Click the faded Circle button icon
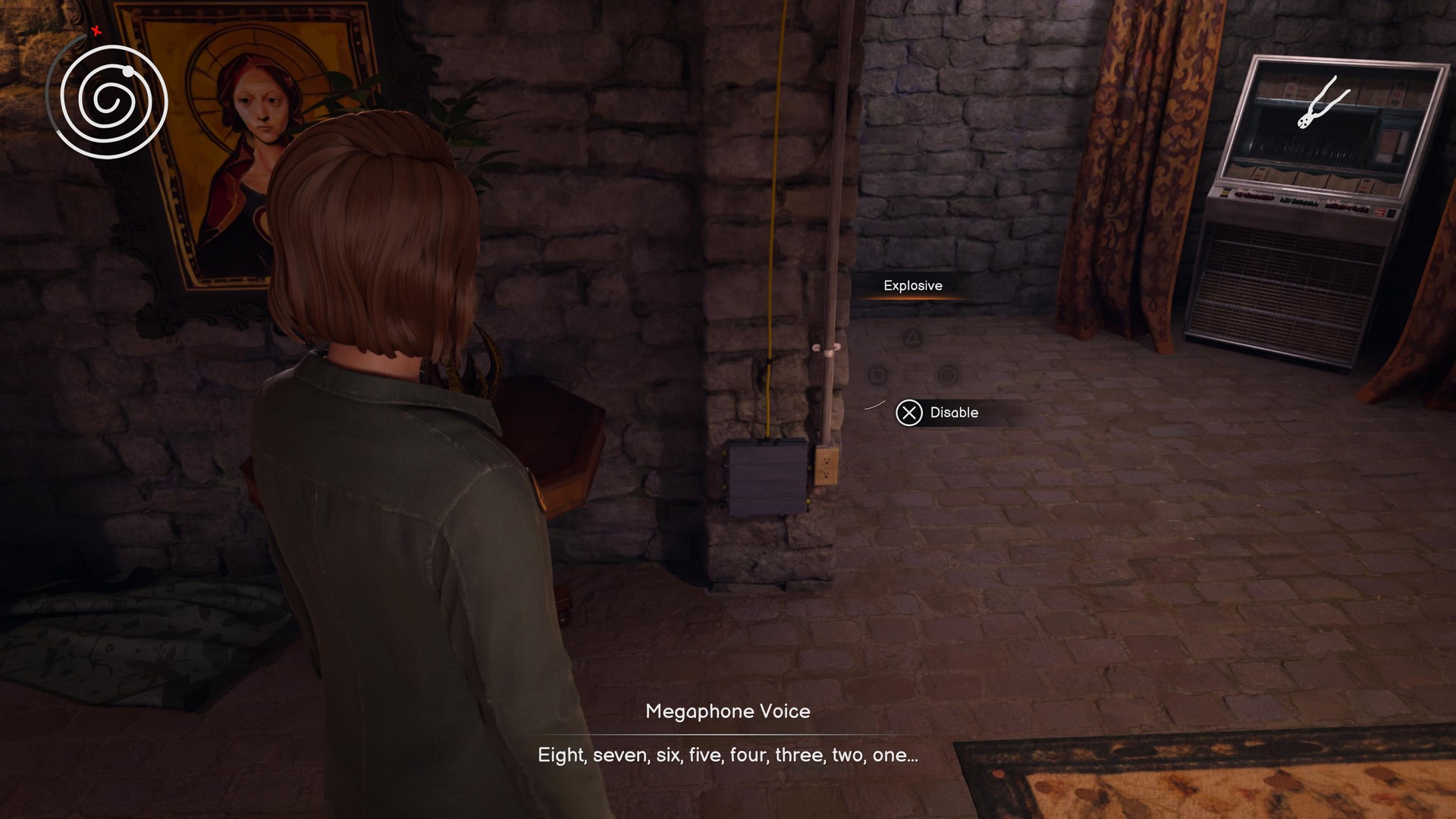The width and height of the screenshot is (1456, 819). pyautogui.click(x=948, y=374)
